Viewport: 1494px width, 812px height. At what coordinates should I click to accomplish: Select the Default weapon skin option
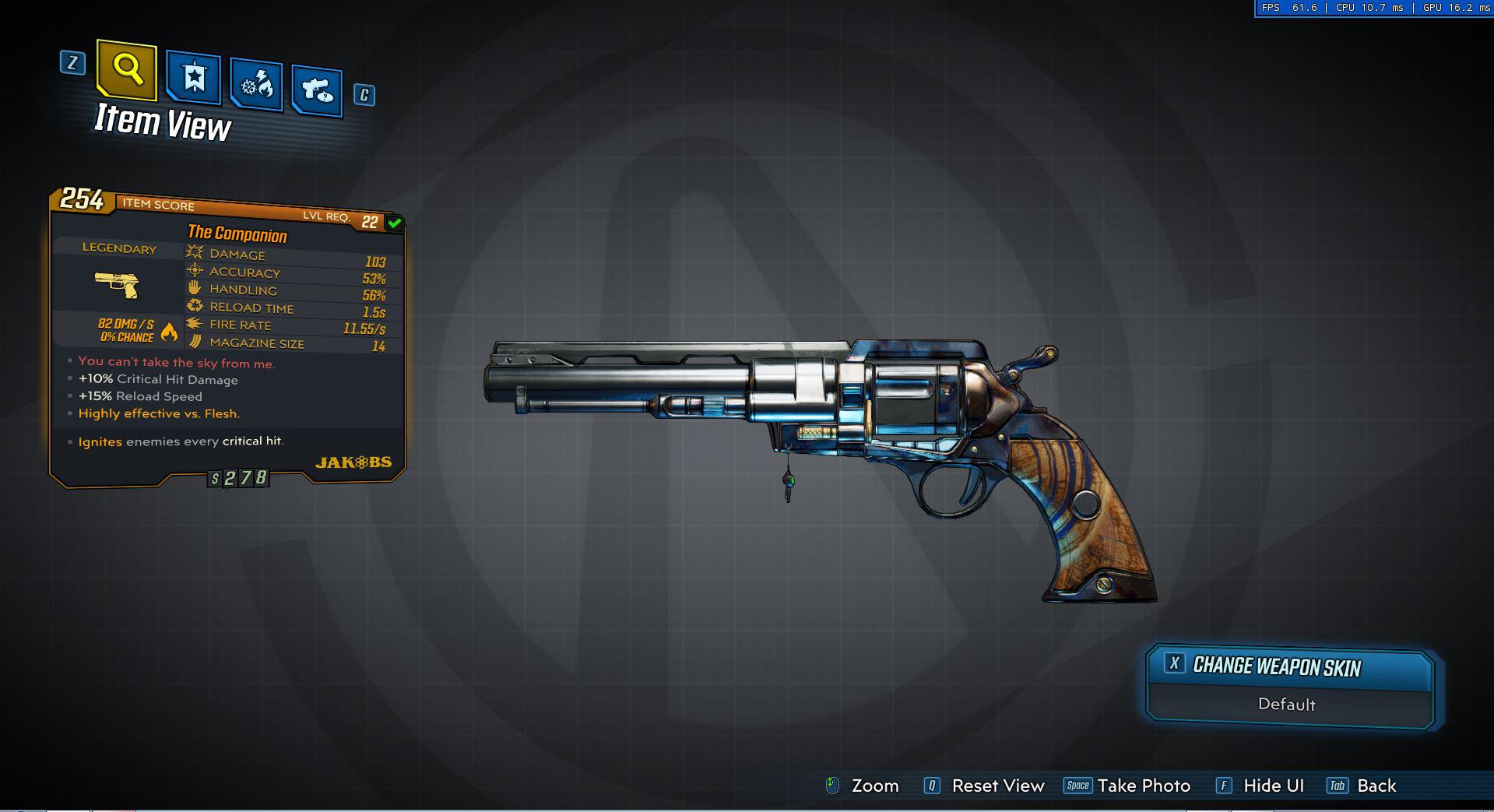1286,704
